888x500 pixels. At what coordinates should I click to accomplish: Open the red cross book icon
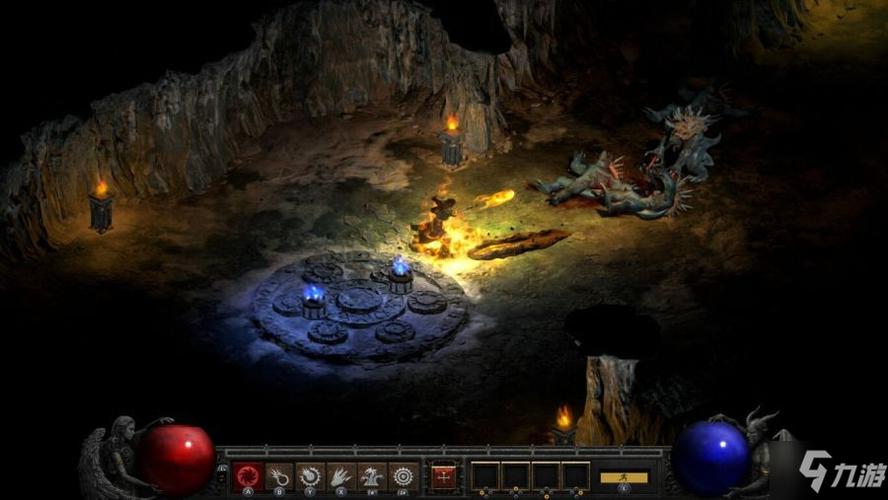tap(442, 476)
